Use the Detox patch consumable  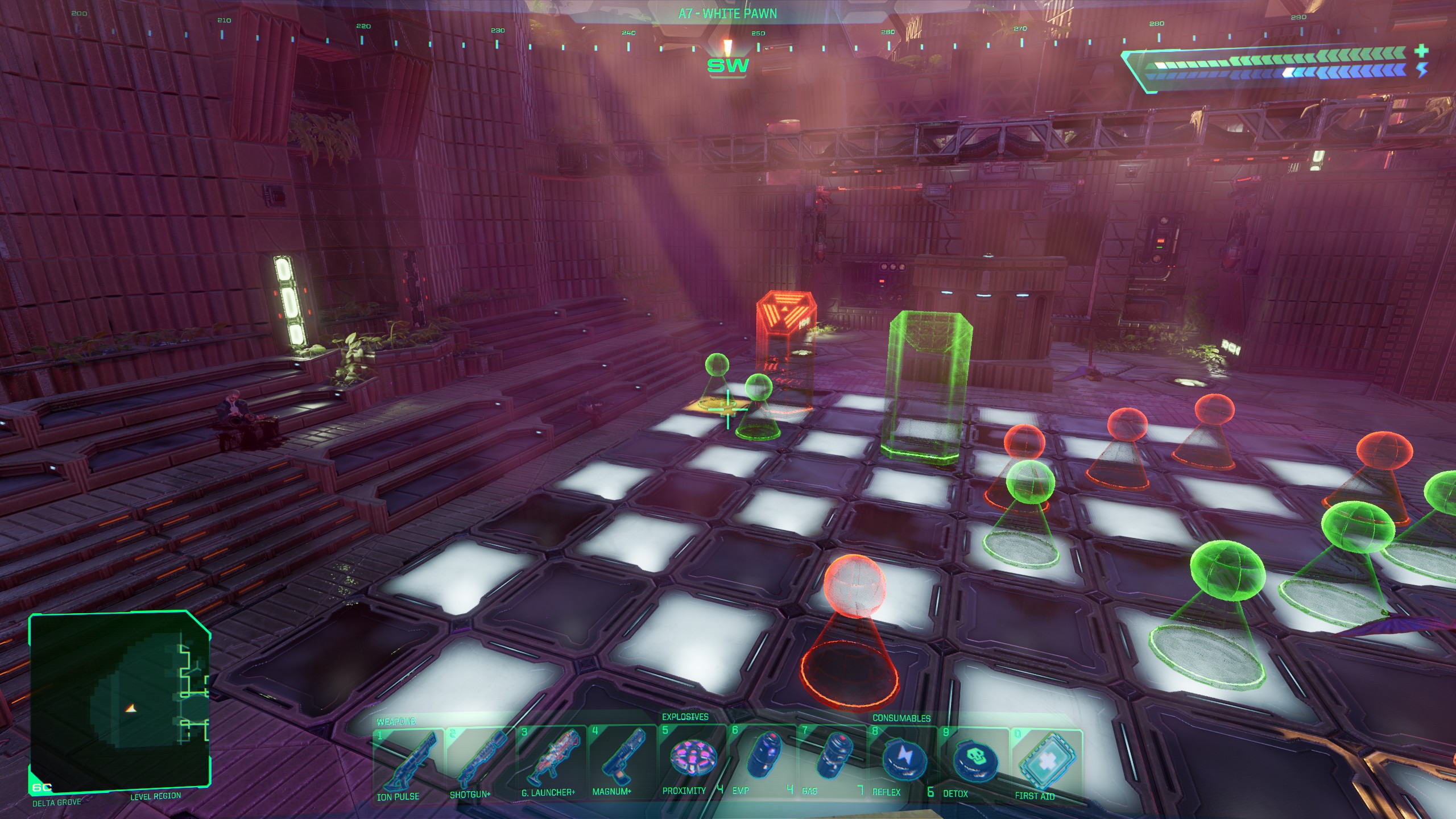(974, 761)
